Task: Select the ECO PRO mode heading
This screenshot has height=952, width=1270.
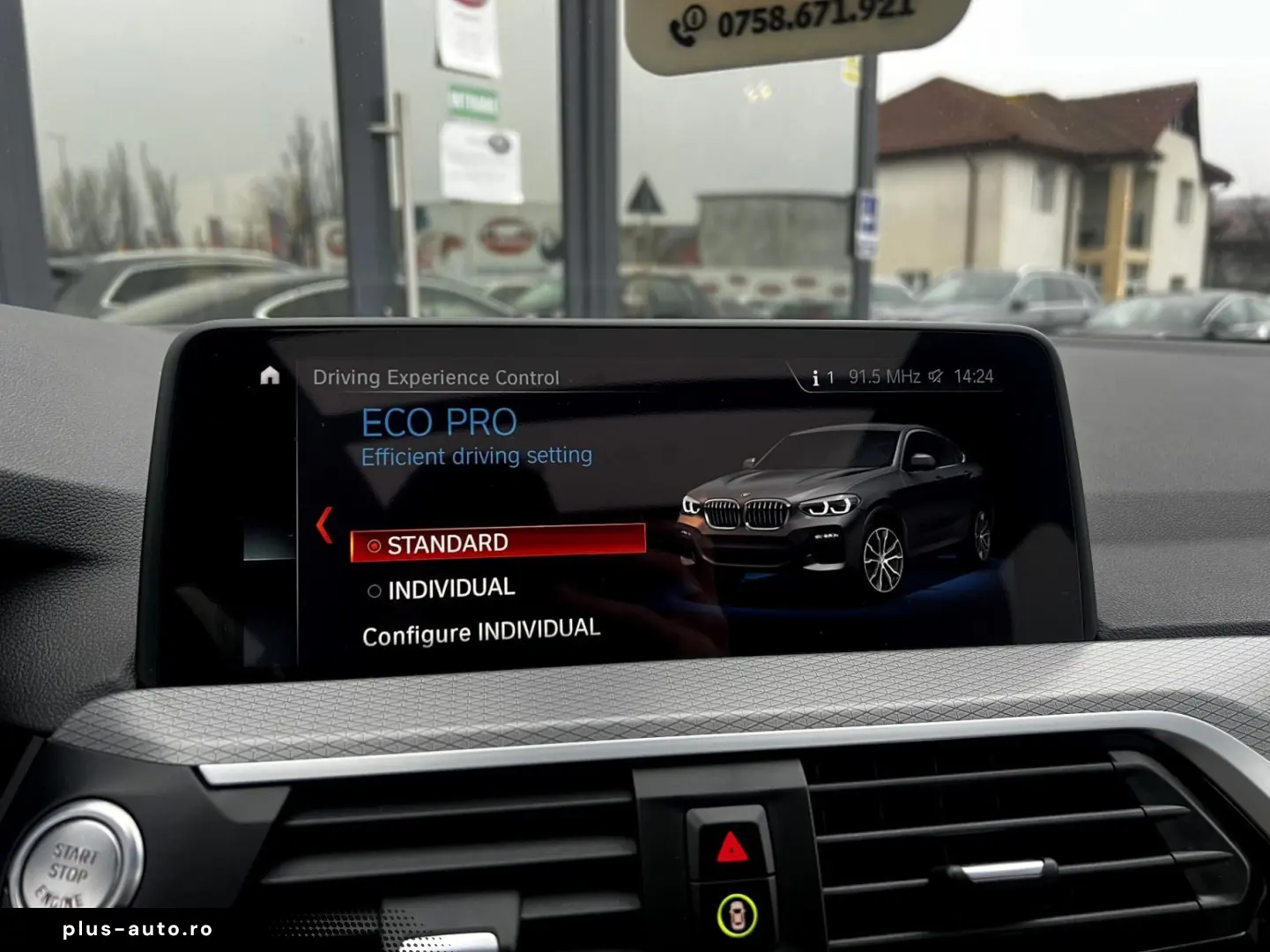Action: [438, 422]
